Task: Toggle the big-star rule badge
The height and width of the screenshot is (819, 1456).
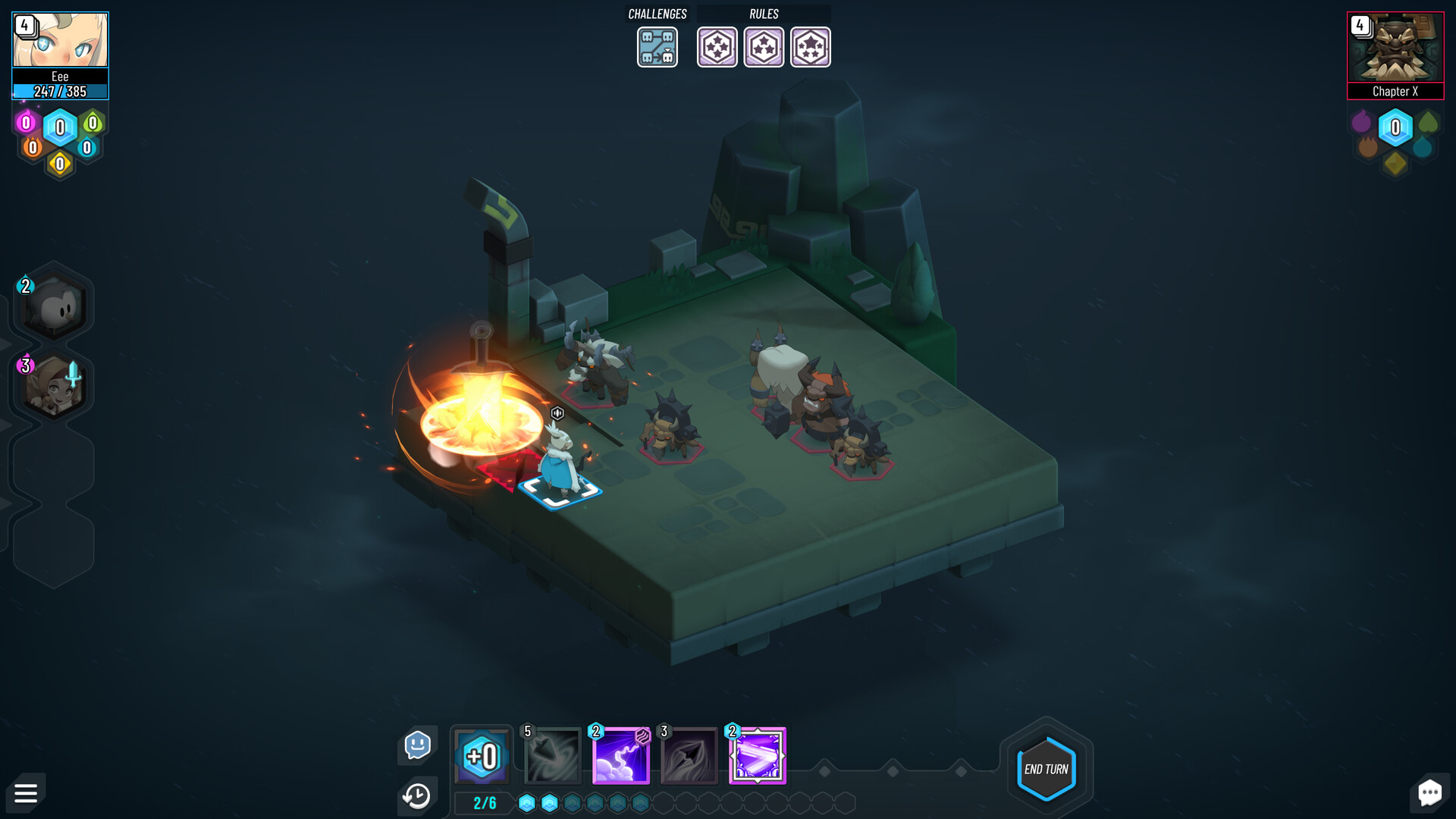Action: coord(811,47)
